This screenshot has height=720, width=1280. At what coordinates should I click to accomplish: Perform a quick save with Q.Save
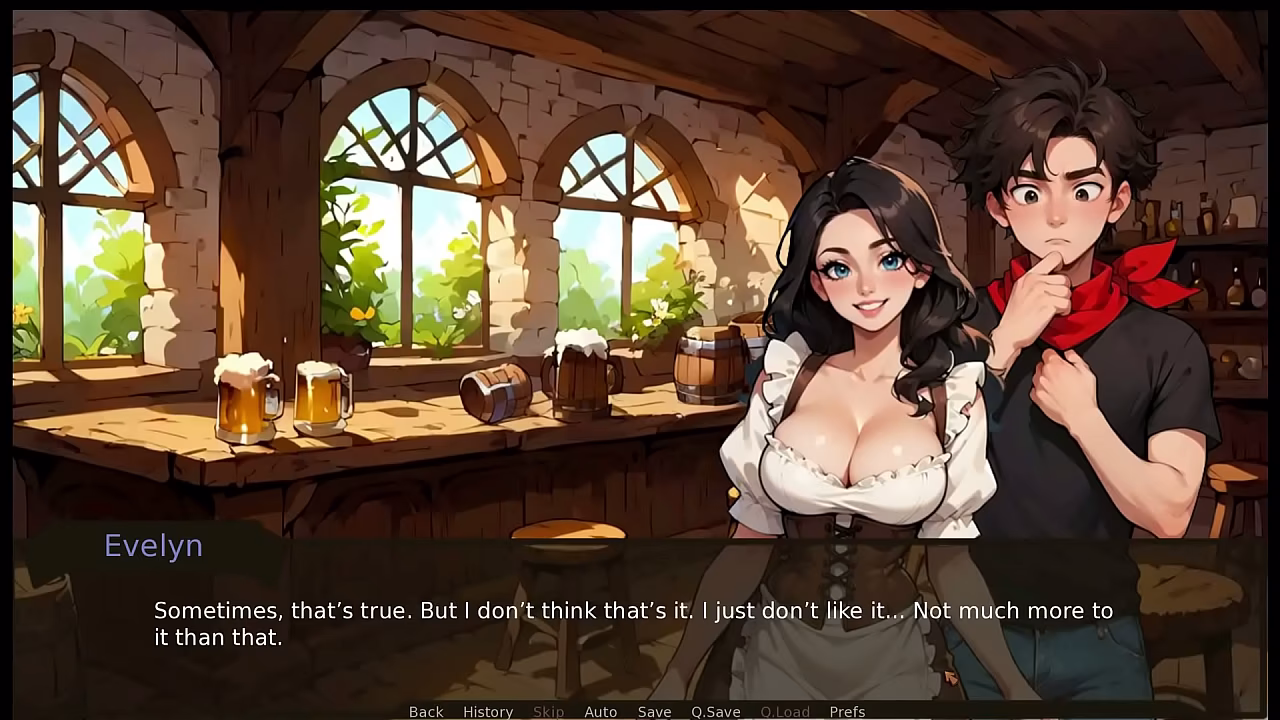coord(714,711)
